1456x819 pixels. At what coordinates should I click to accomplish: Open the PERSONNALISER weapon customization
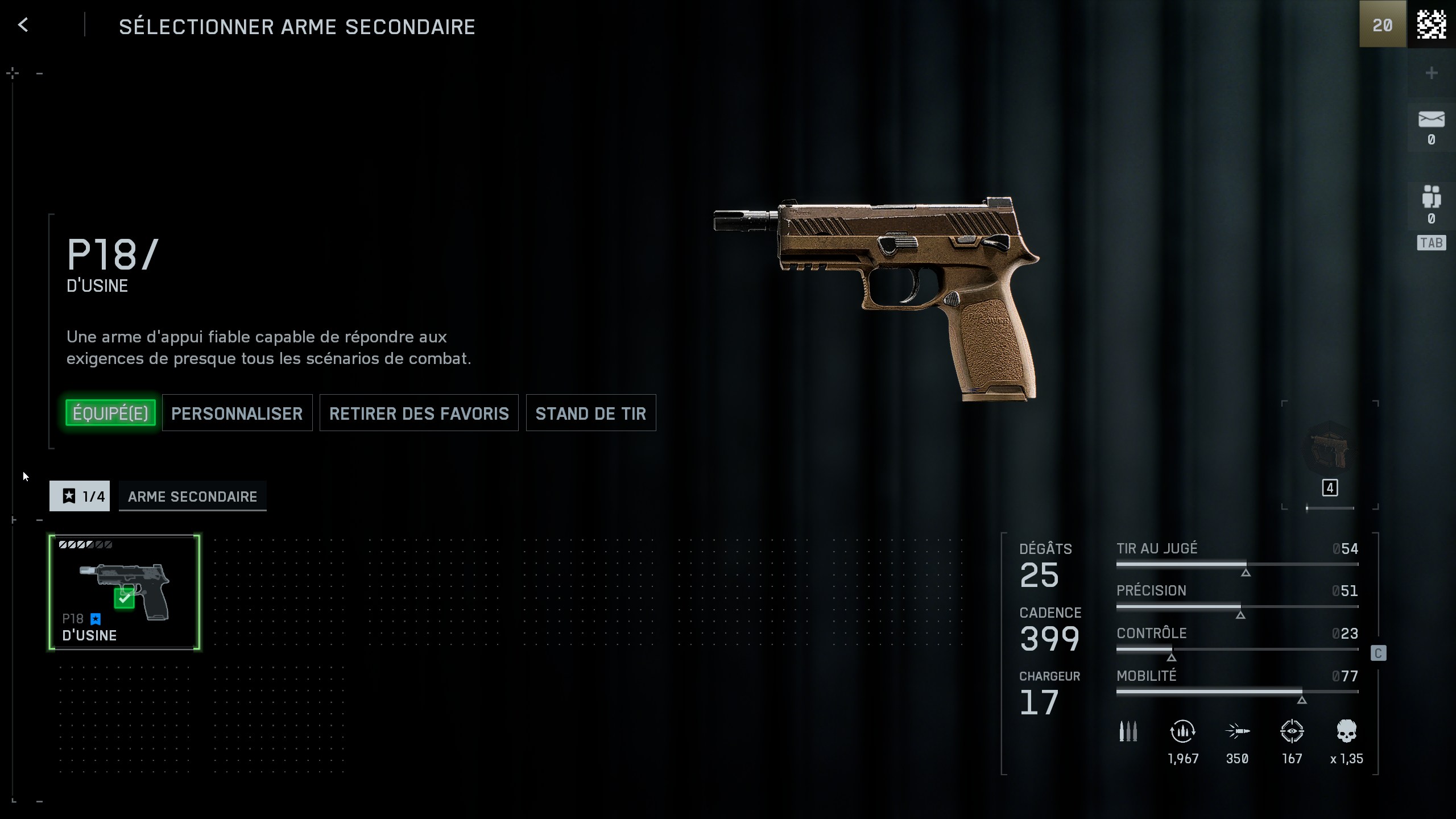[237, 413]
